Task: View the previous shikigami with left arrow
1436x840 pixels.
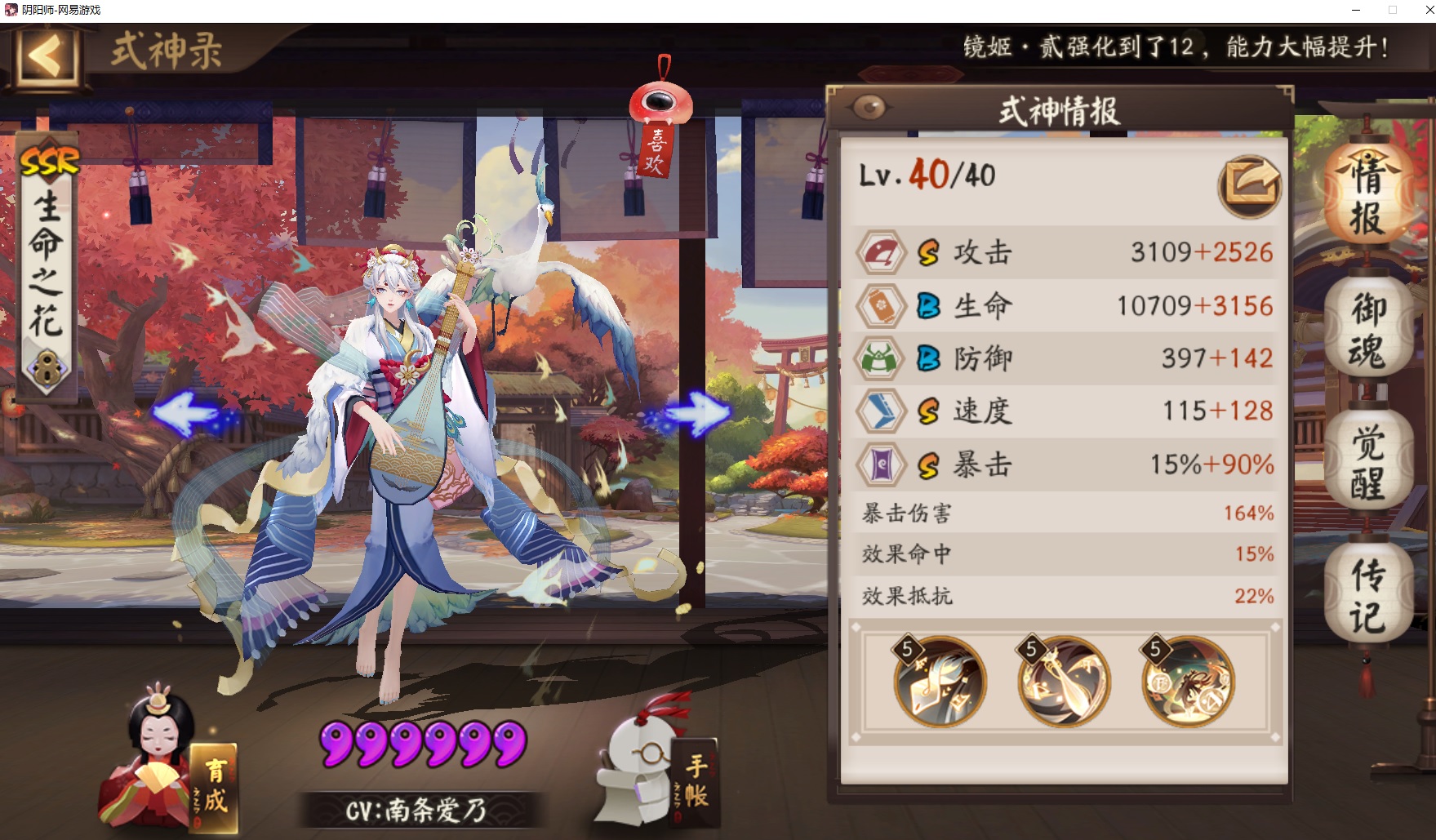Action: (x=186, y=414)
